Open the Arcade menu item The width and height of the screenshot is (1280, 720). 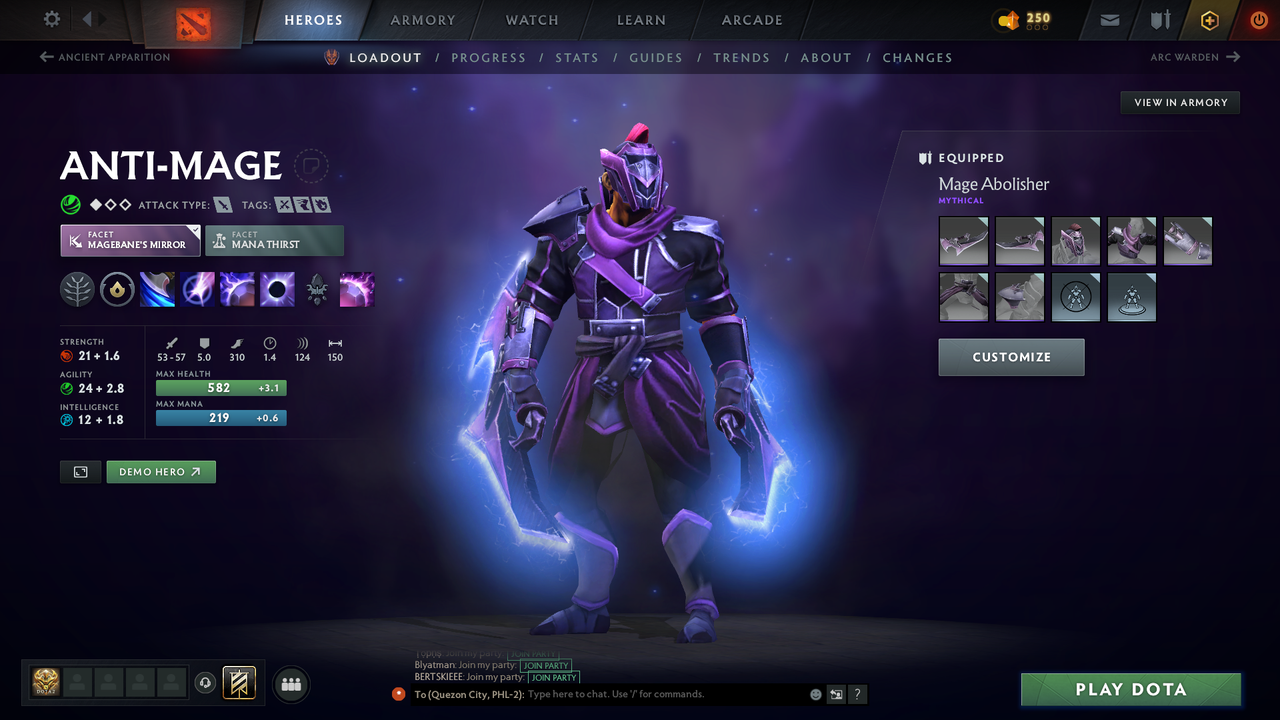[x=751, y=20]
